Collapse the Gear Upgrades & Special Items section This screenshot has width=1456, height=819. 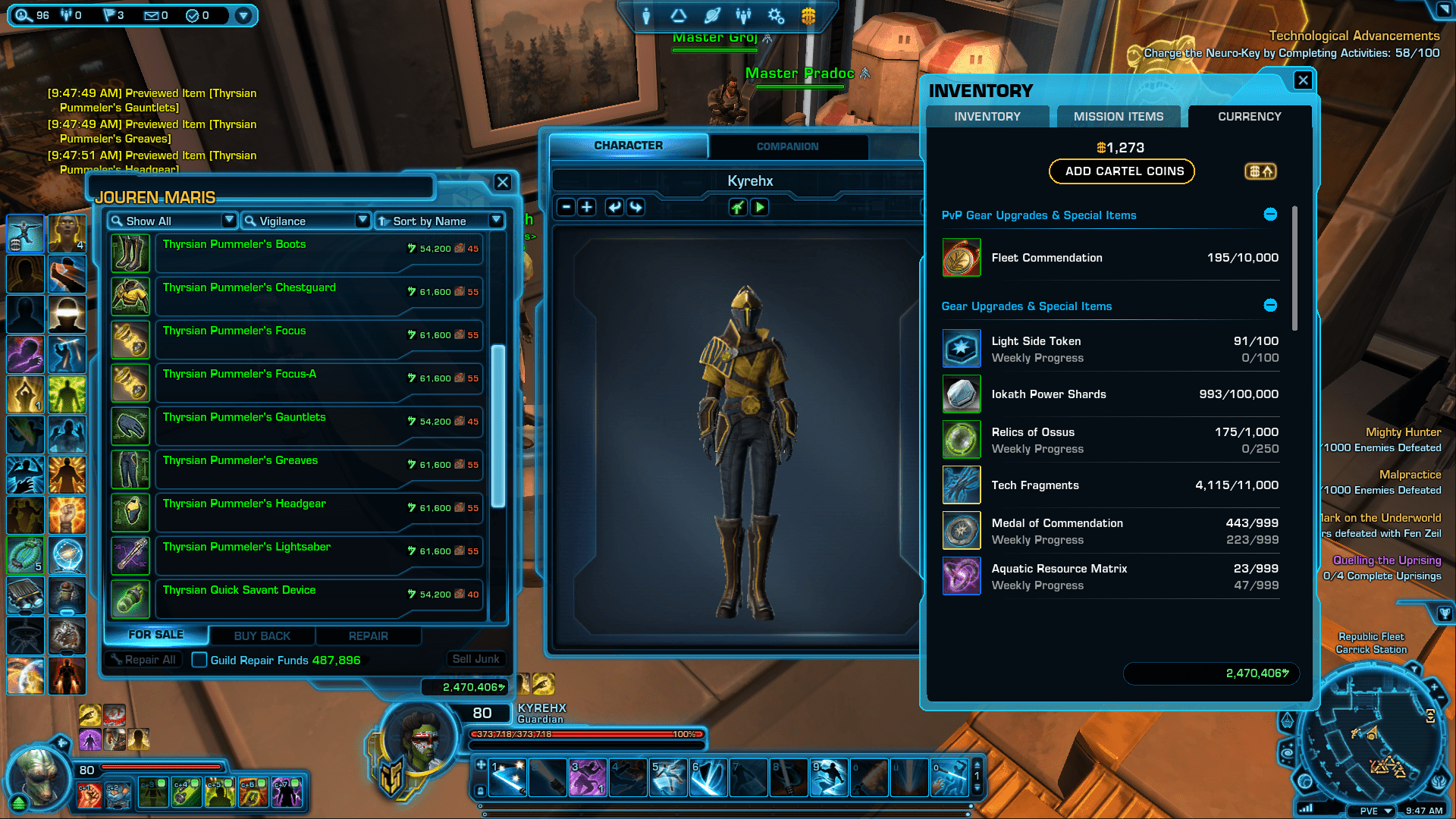coord(1270,305)
